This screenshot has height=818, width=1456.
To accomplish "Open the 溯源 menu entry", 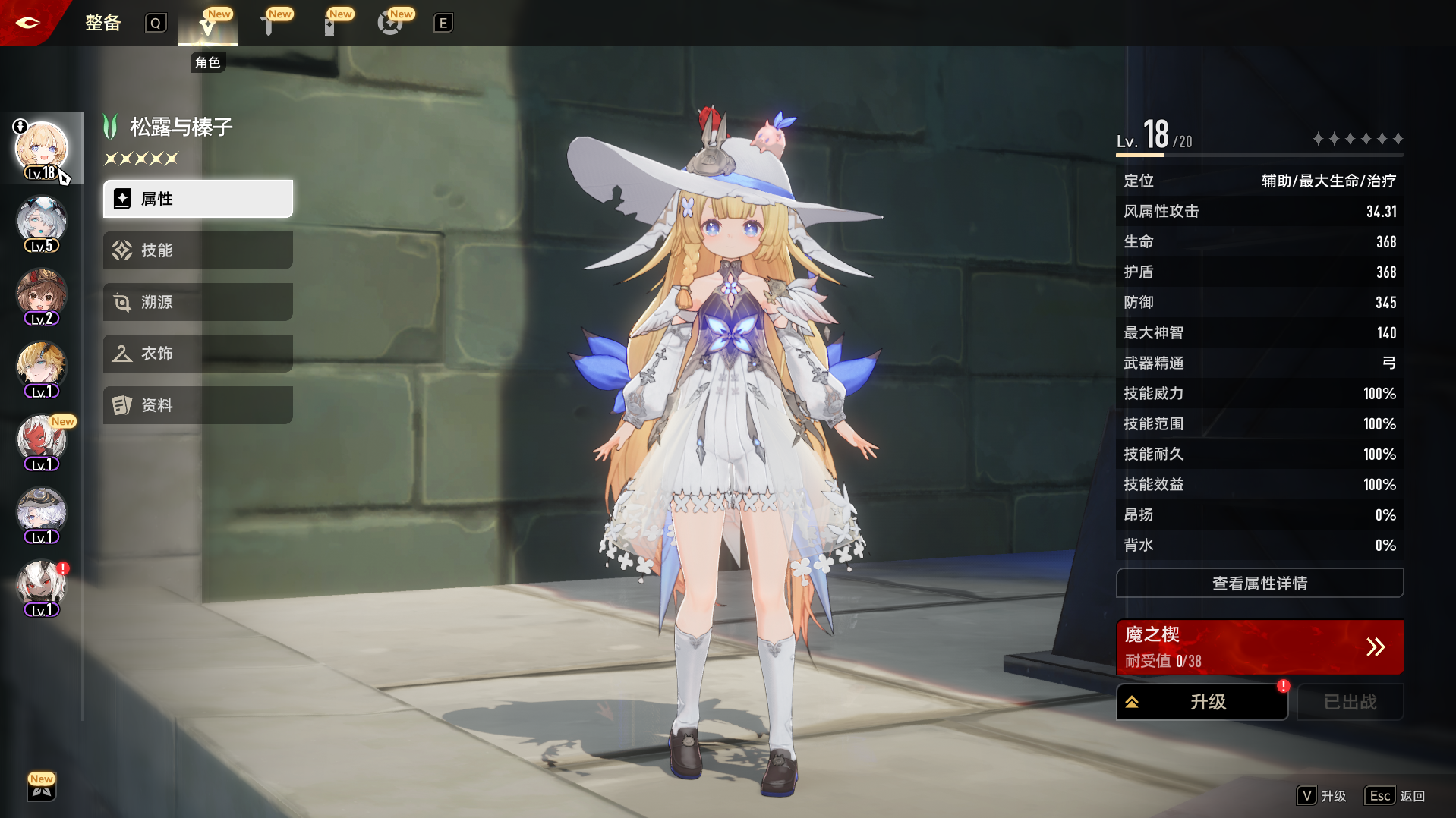I will [x=197, y=302].
